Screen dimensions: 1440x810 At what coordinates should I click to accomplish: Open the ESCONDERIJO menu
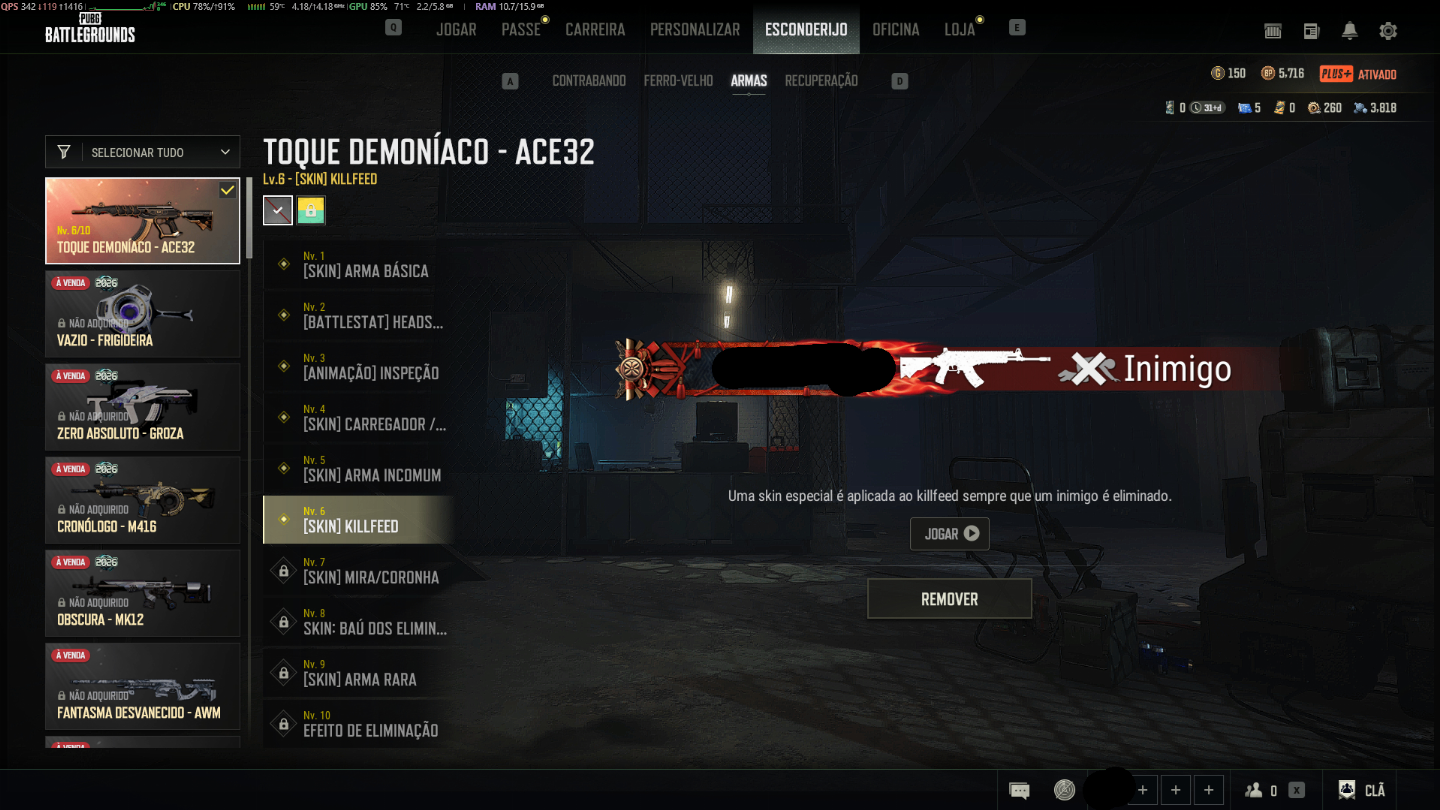pyautogui.click(x=806, y=29)
